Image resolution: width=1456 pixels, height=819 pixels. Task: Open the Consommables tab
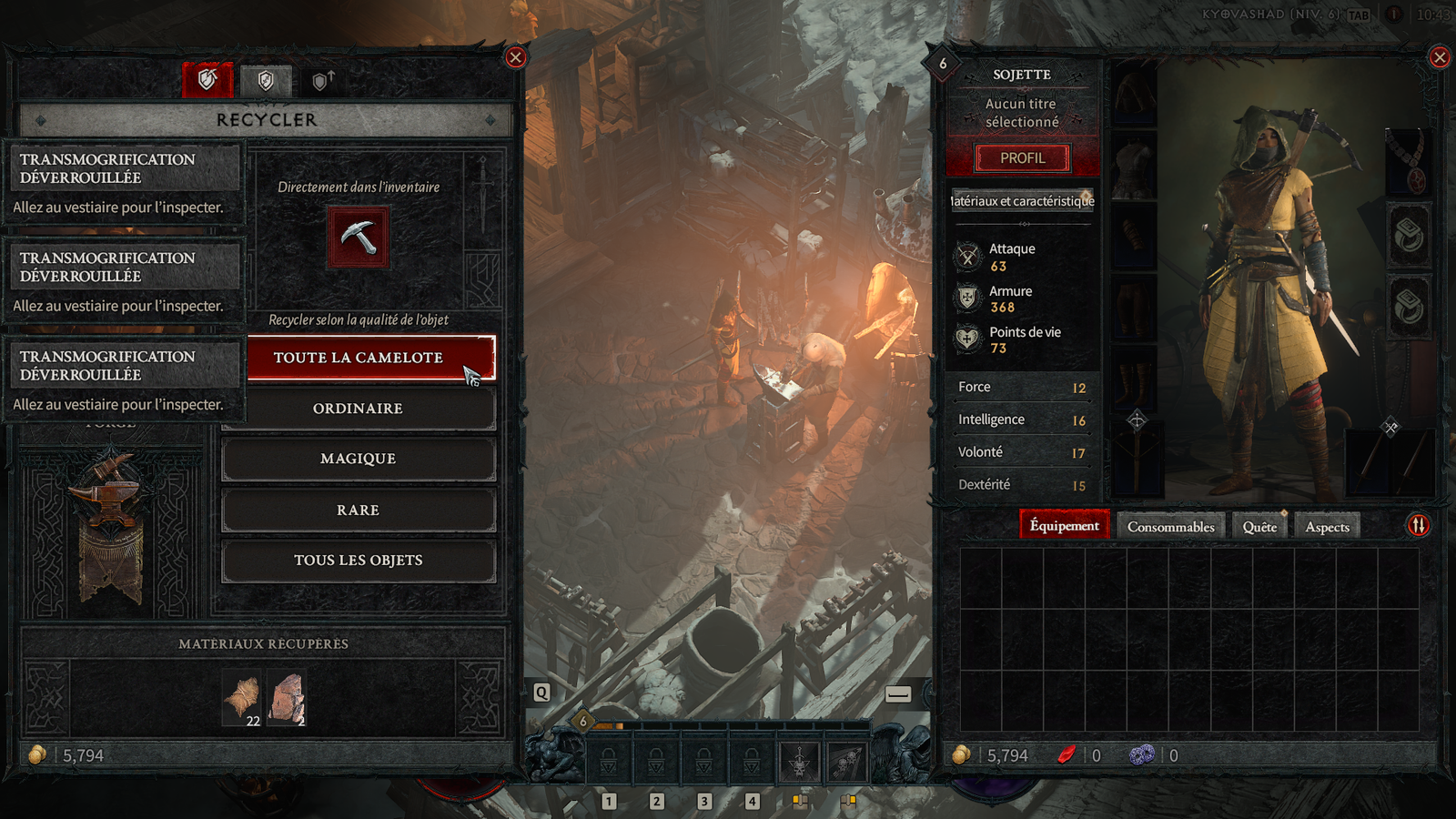coord(1170,527)
